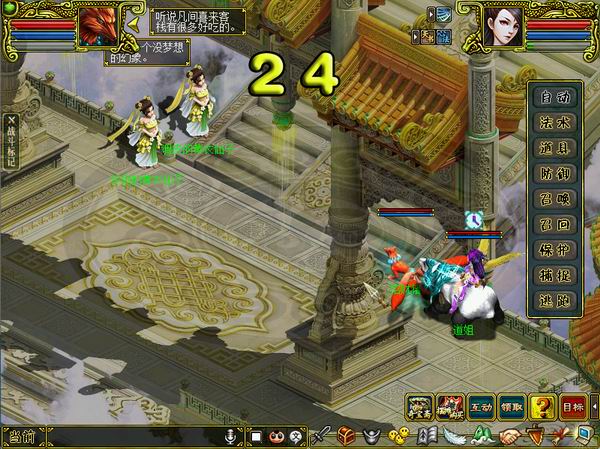Click the 领取 claim button

coord(511,408)
